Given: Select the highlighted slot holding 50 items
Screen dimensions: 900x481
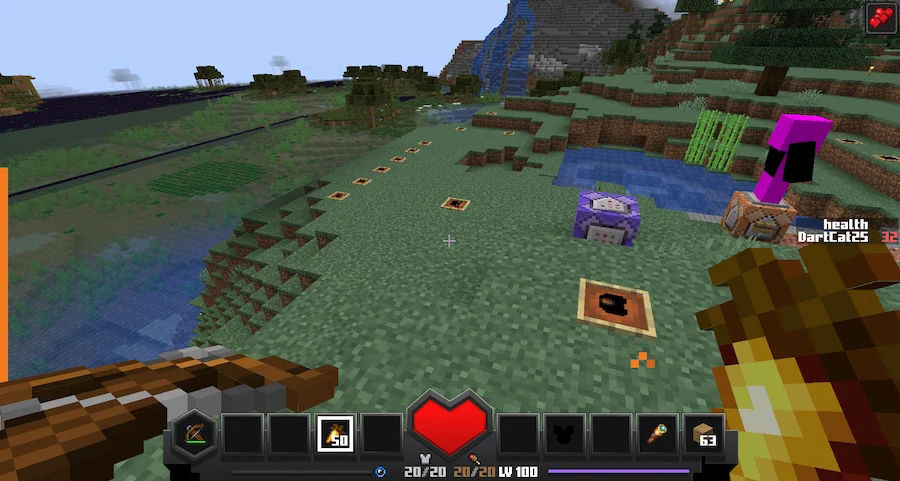Looking at the screenshot, I should (334, 434).
